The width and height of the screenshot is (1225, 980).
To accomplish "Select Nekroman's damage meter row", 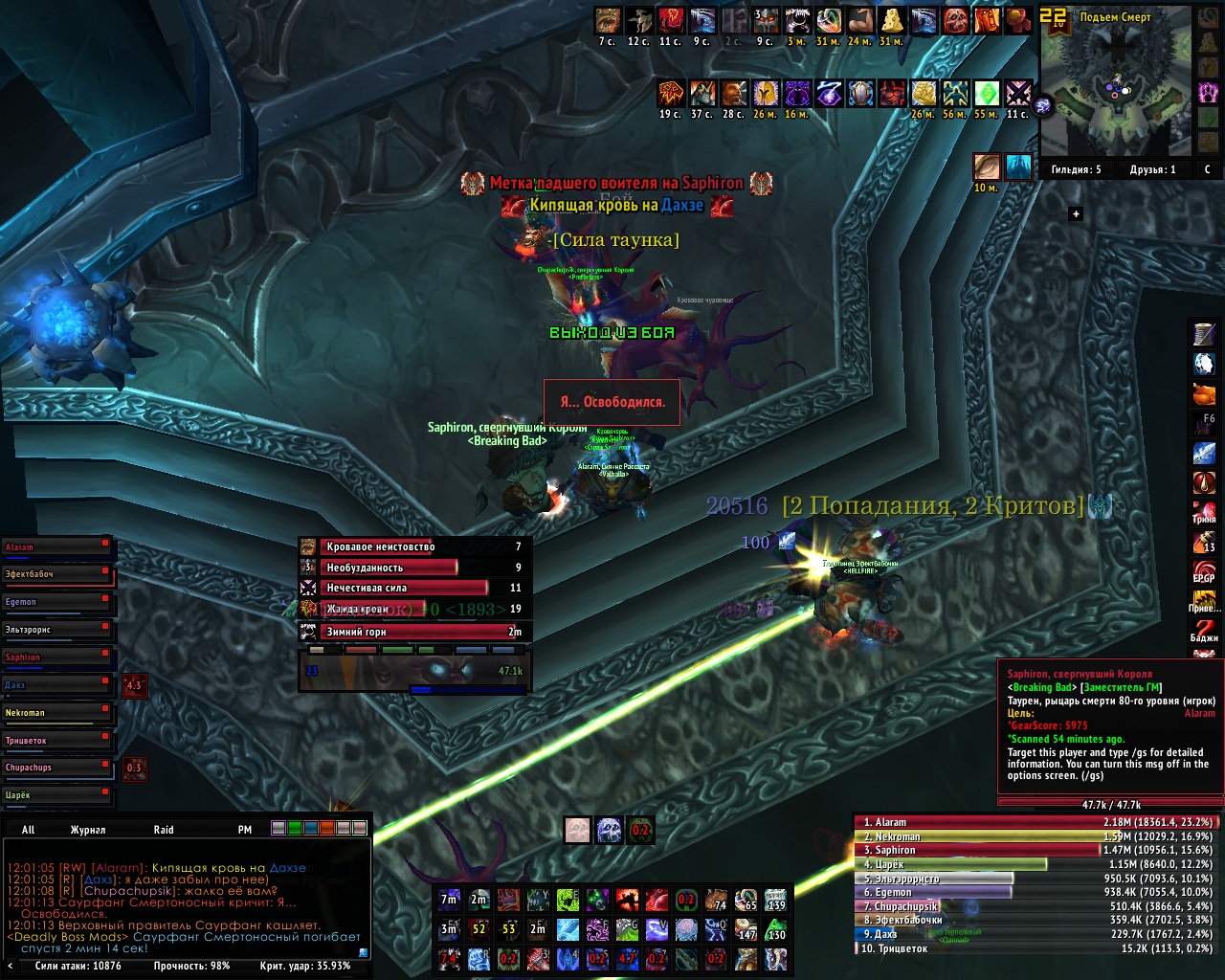I will (x=1036, y=836).
